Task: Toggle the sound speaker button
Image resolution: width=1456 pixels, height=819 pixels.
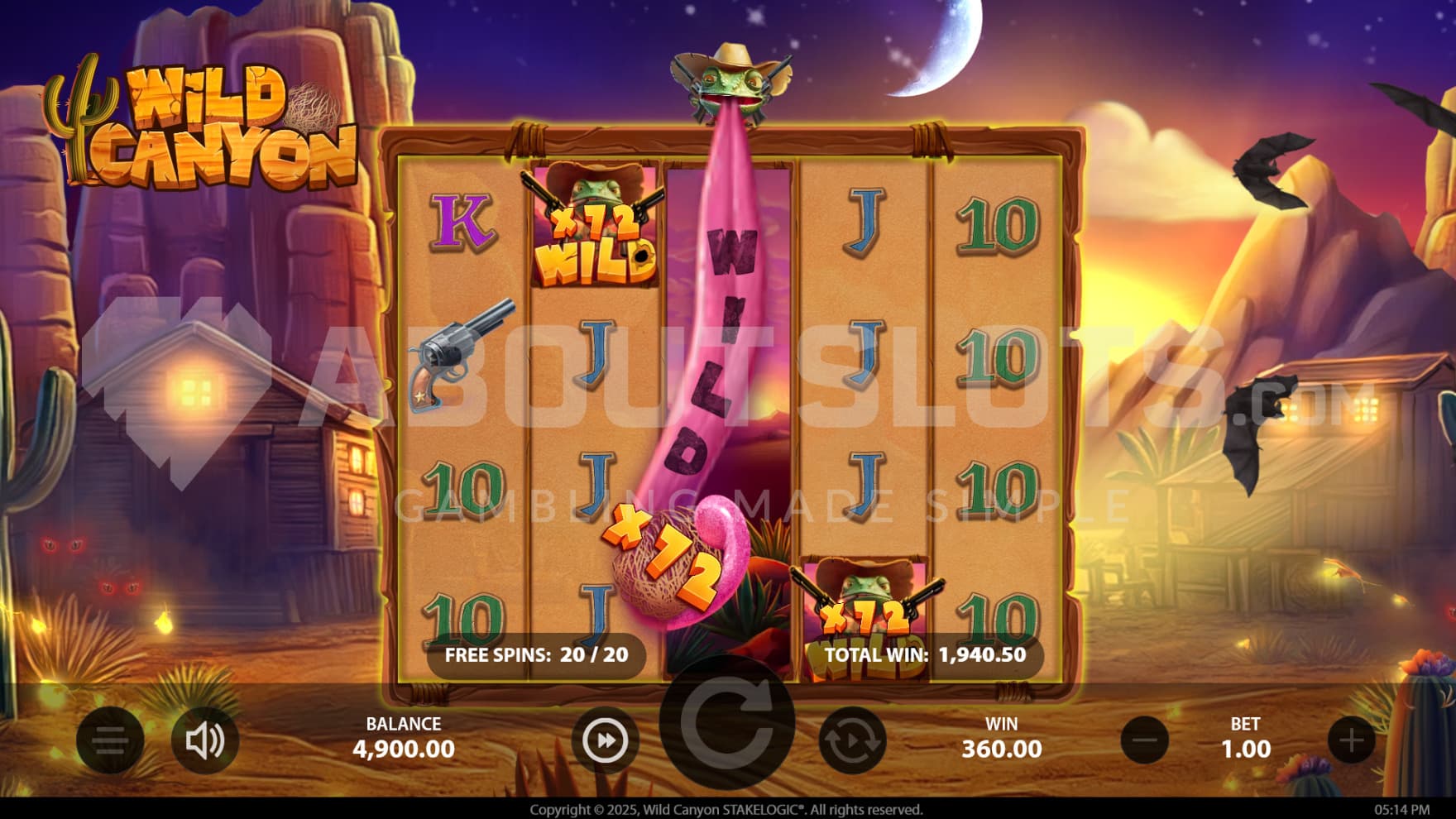Action: 204,740
